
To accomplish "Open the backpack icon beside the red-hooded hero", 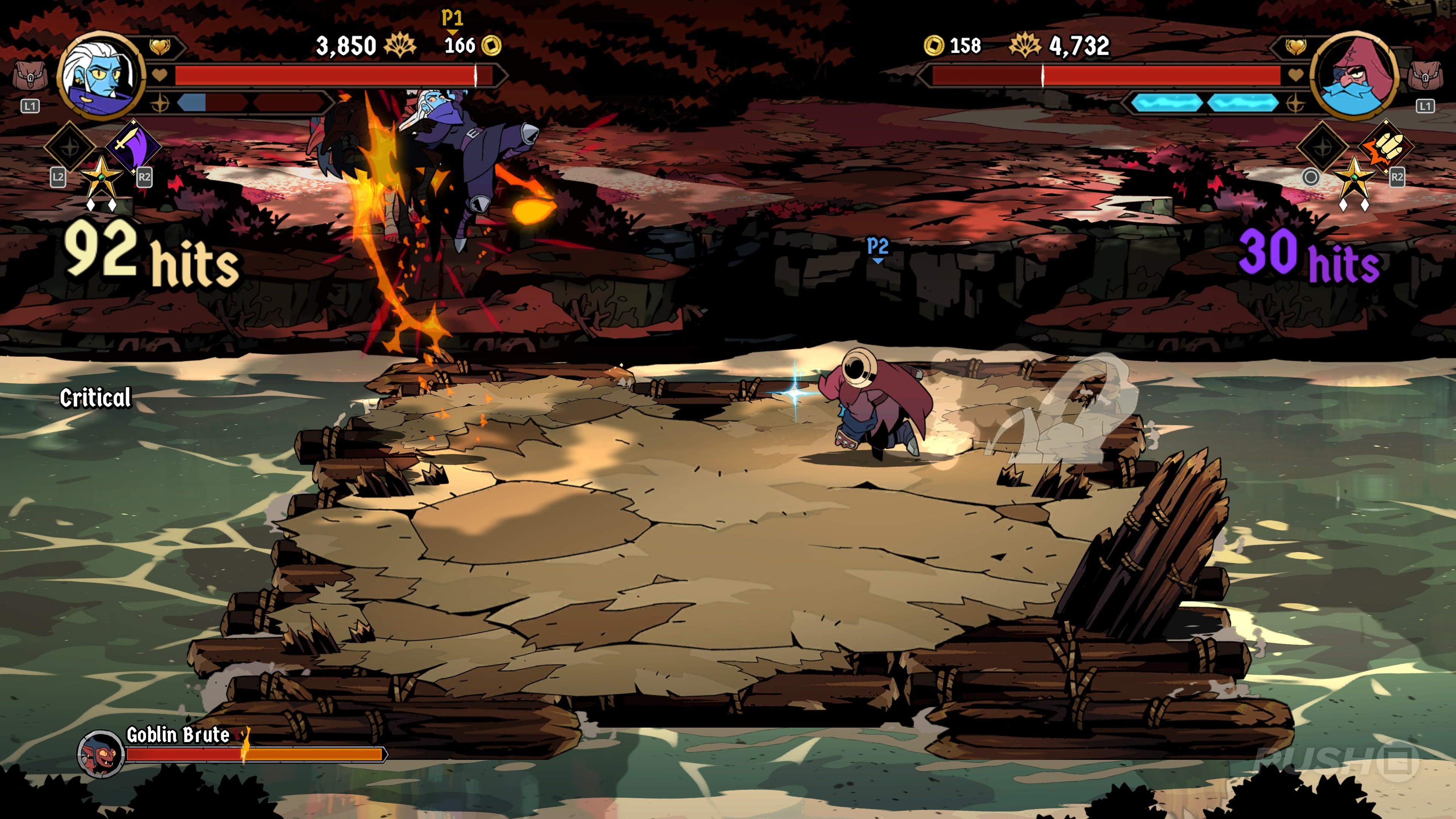I will [1425, 76].
